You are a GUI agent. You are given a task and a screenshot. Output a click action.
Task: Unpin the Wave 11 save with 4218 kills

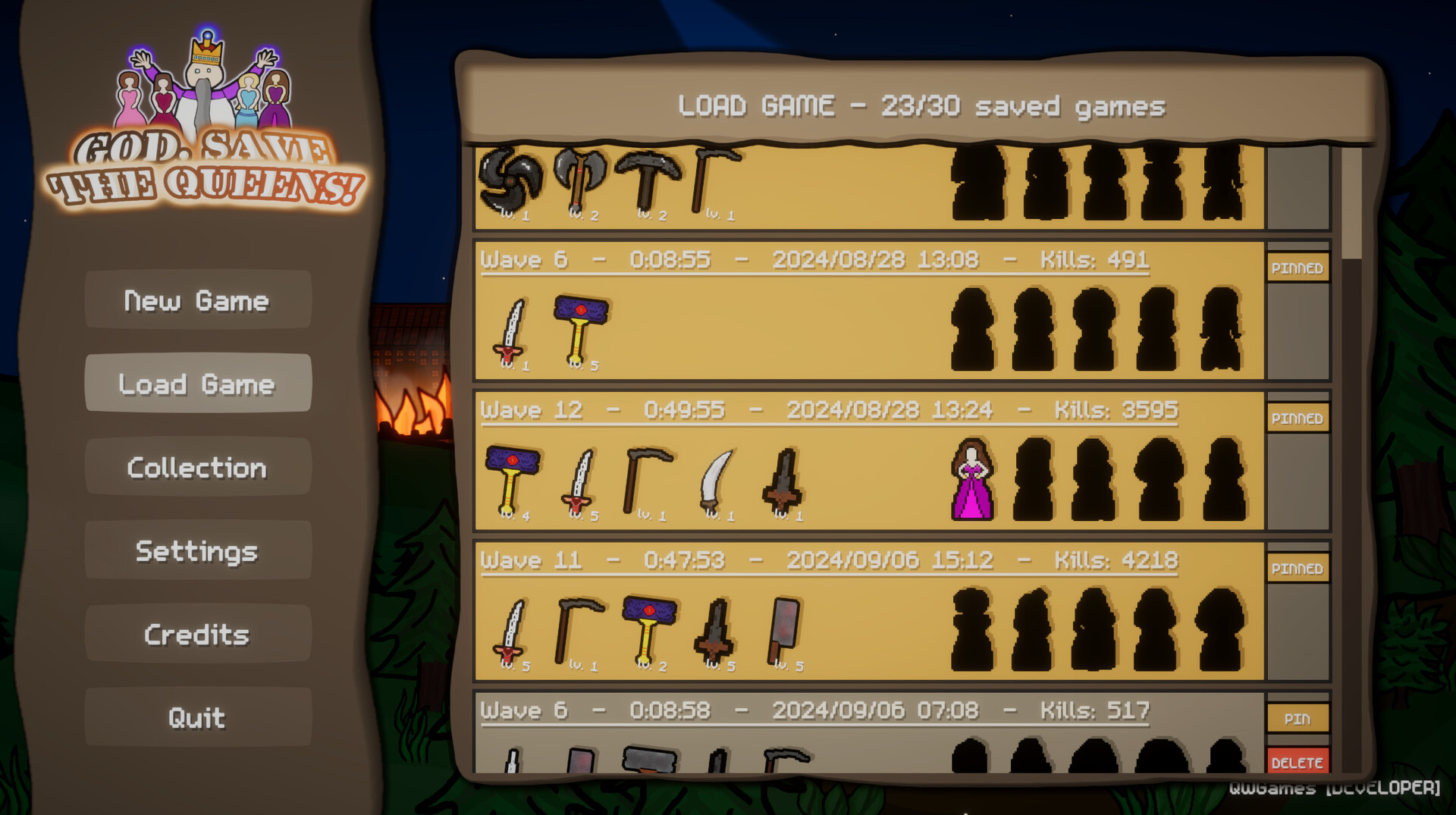[x=1298, y=568]
